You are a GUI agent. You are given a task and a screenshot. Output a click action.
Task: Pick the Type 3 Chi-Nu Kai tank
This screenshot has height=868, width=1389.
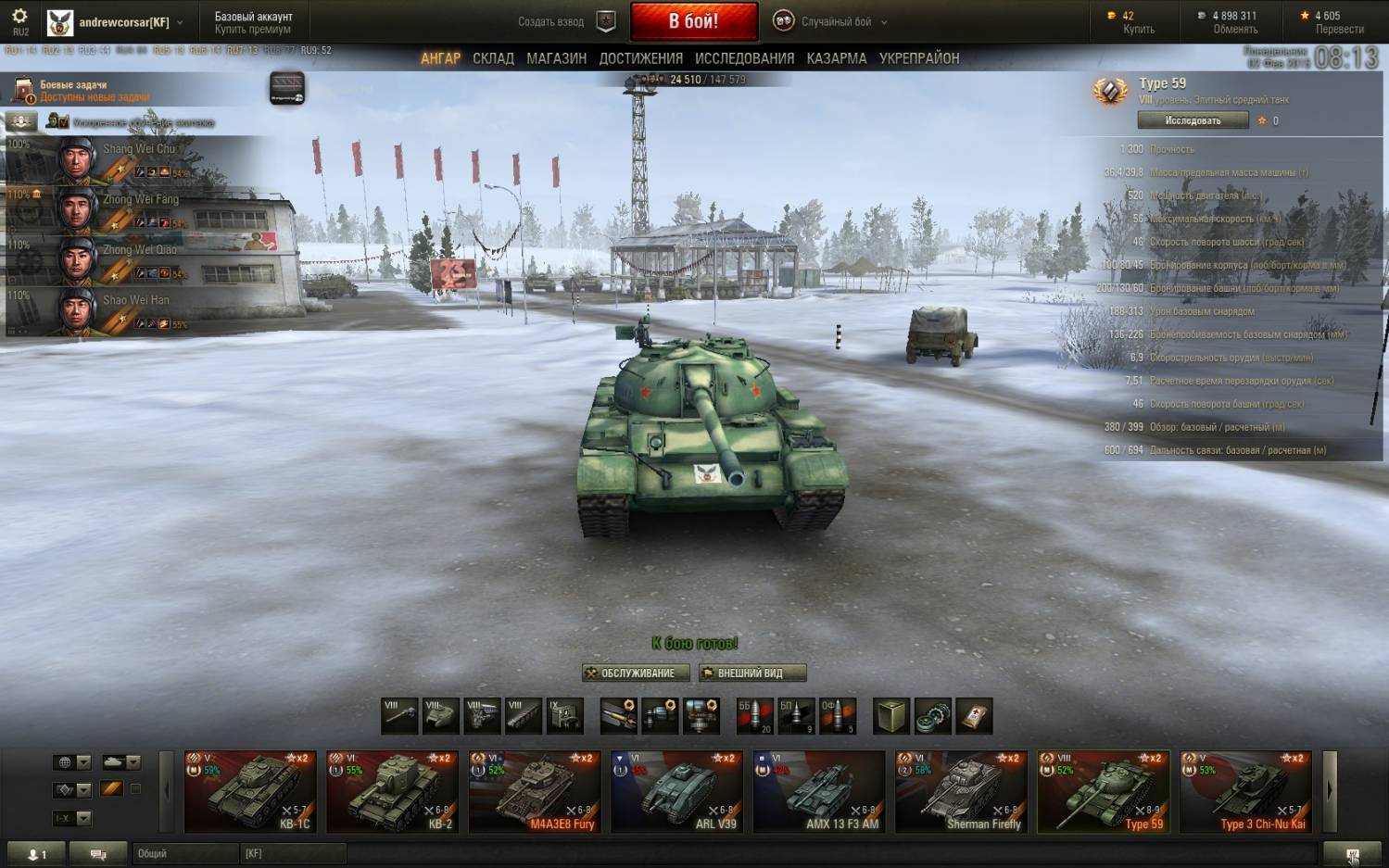[x=1245, y=791]
